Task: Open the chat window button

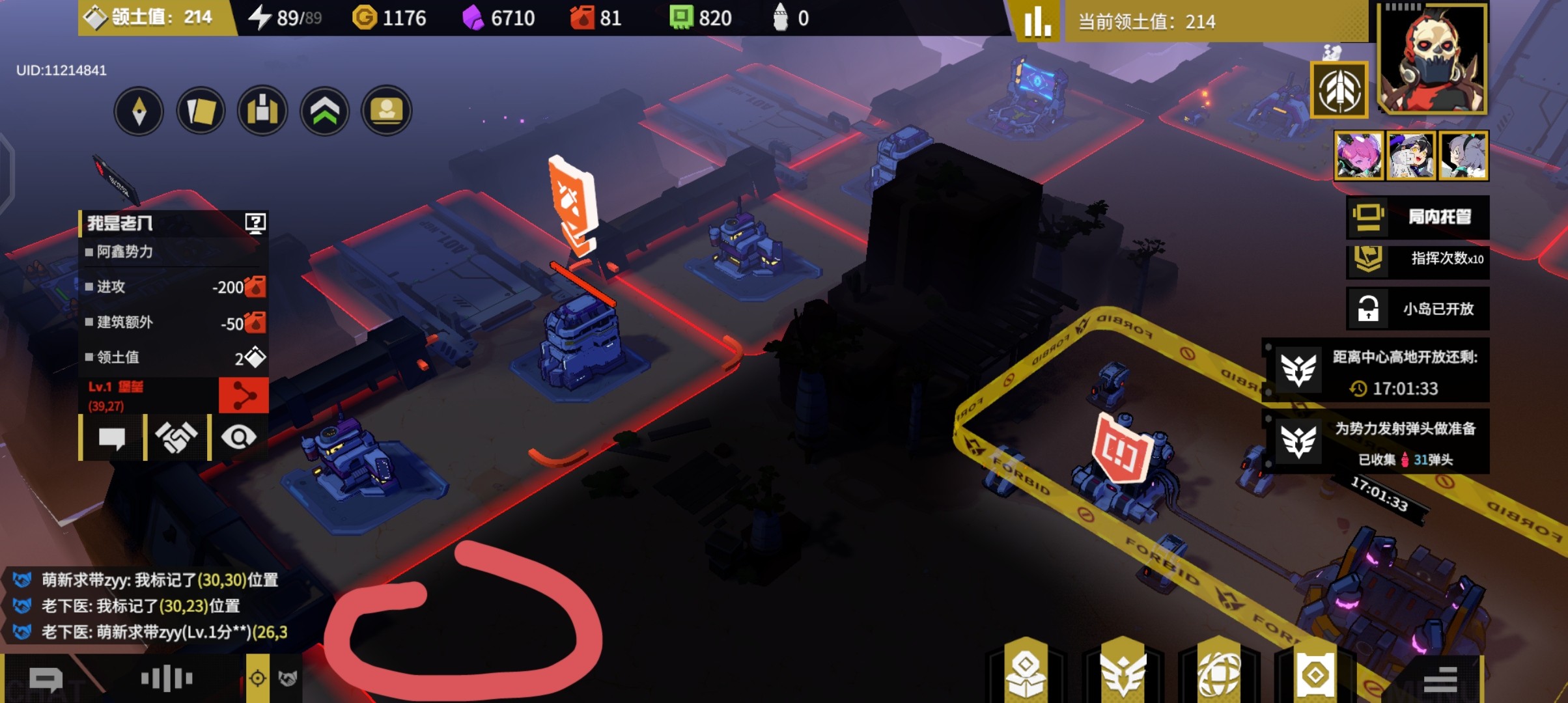Action: pos(46,680)
